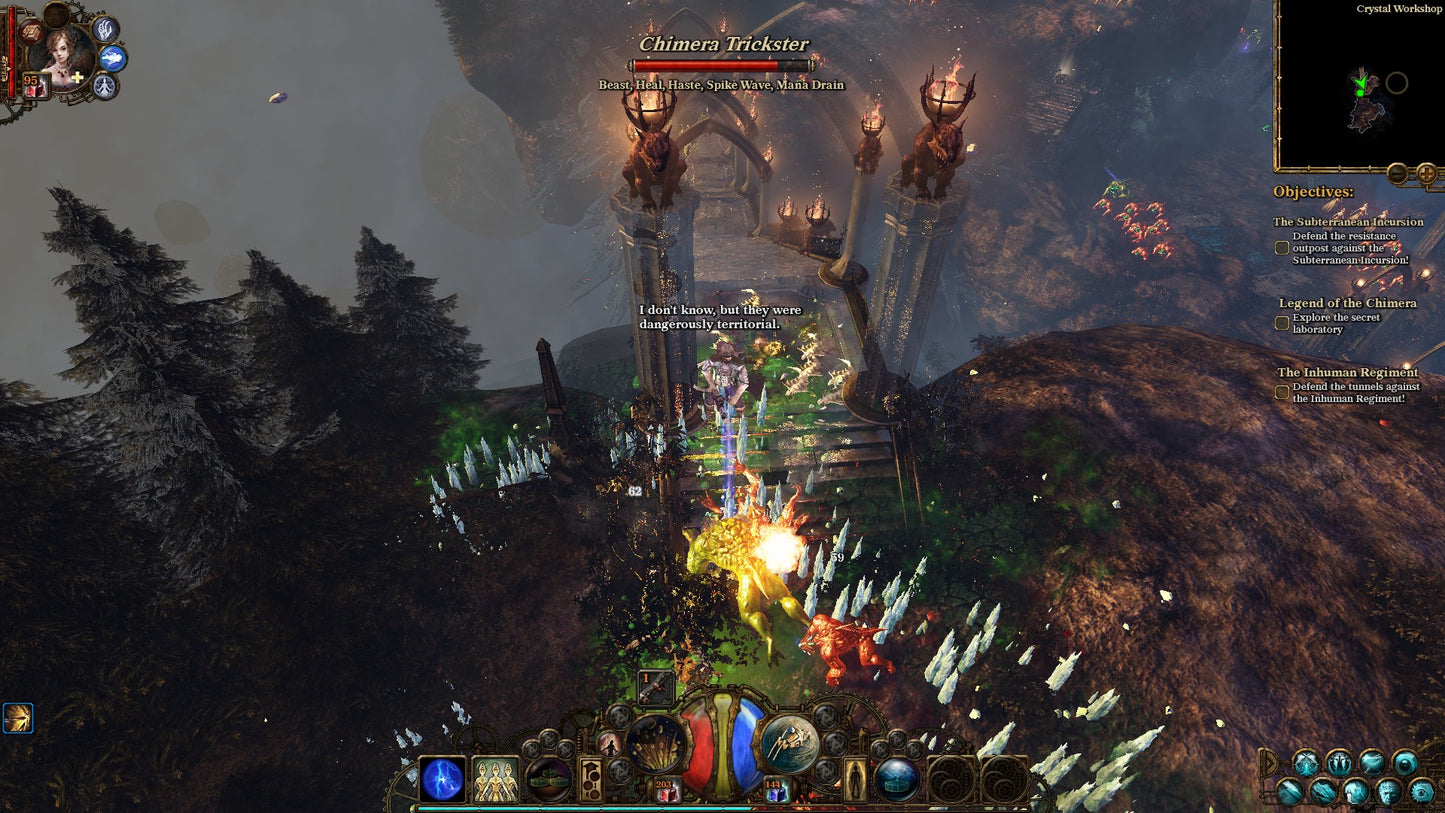Use the red health potion labeled 203

[666, 790]
